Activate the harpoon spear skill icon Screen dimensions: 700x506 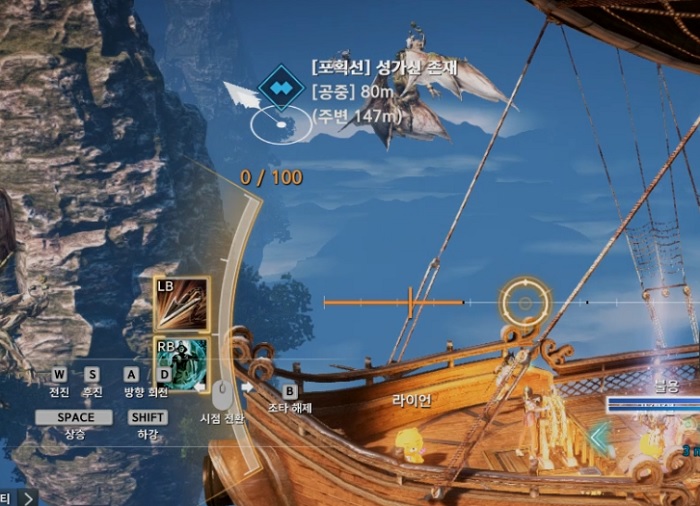(181, 304)
